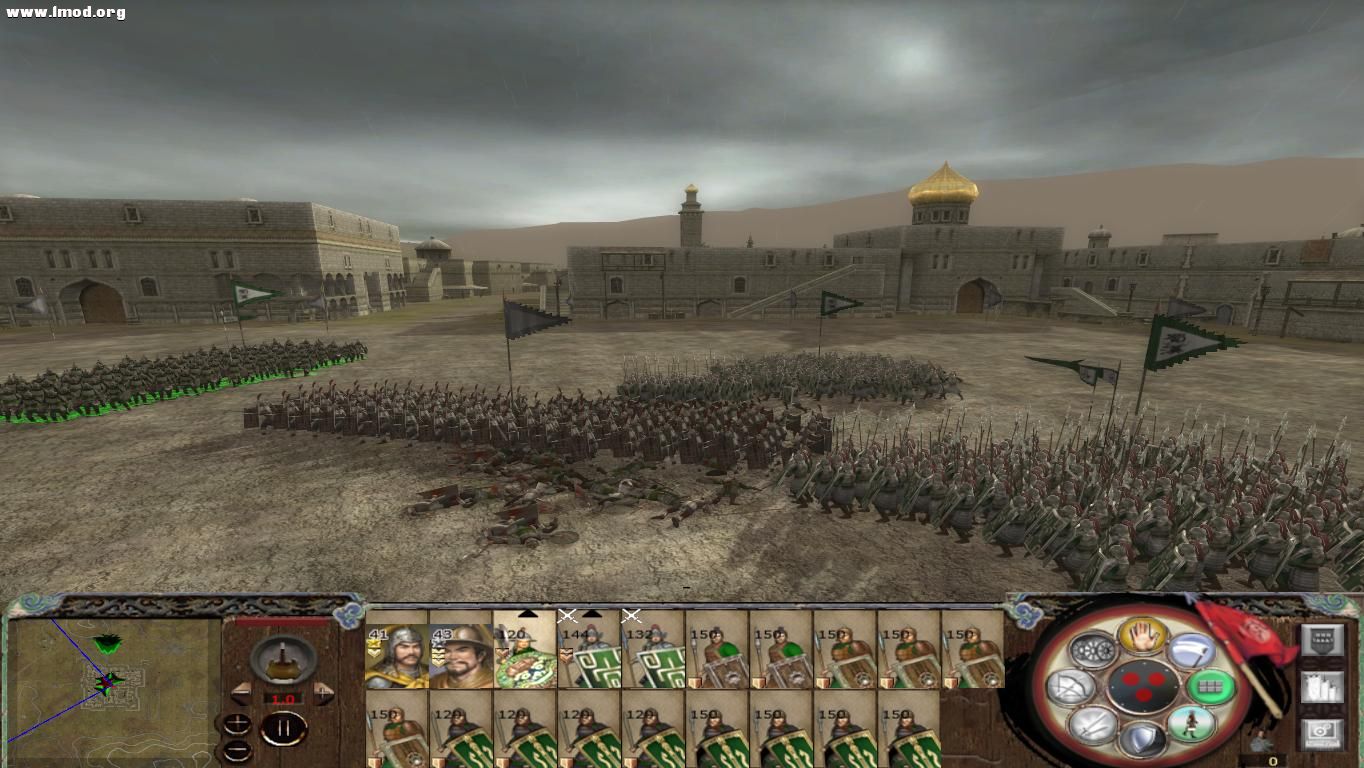This screenshot has height=768, width=1364.
Task: Click the camera button in bottom-right panel
Action: pos(1321,731)
